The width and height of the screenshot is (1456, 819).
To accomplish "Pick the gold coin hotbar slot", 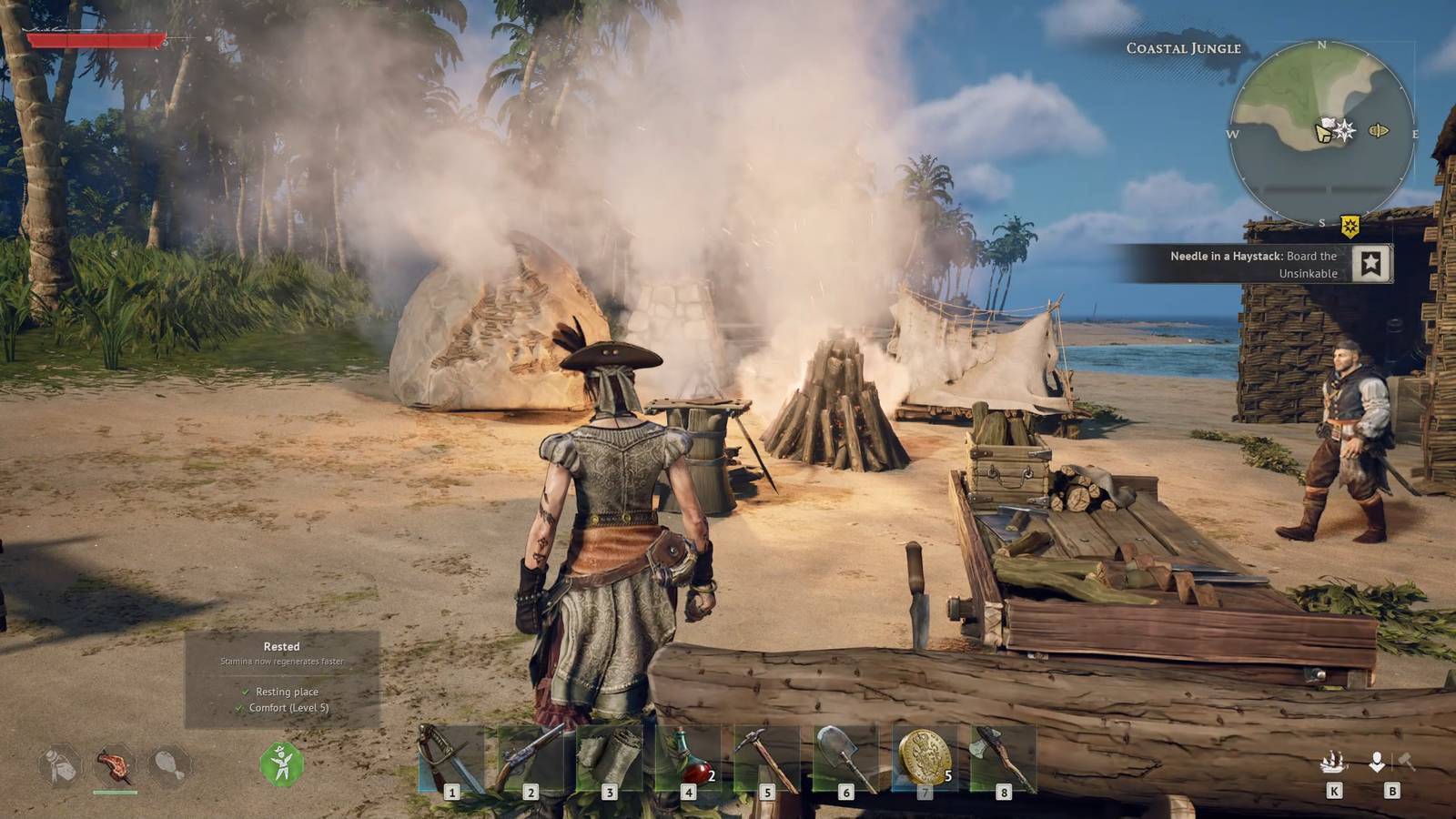I will (x=925, y=758).
